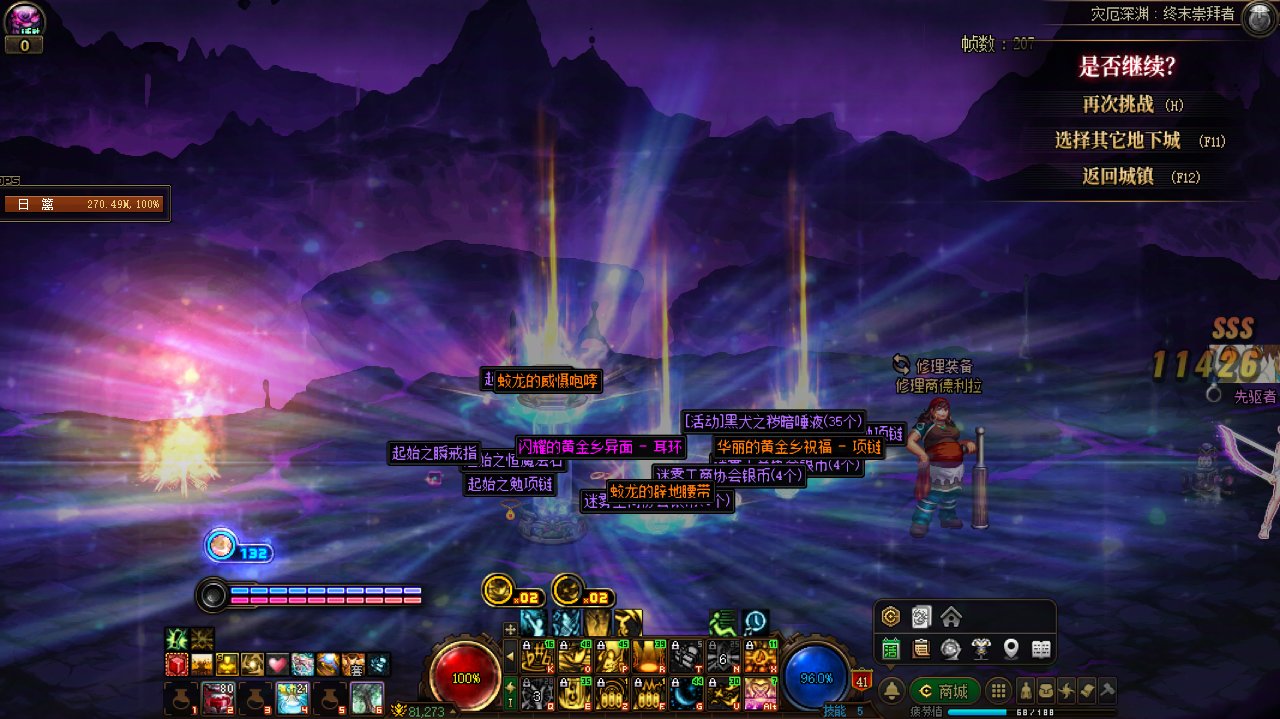Click the hammer icon in the bottom bar
This screenshot has width=1280, height=719.
click(x=1107, y=691)
